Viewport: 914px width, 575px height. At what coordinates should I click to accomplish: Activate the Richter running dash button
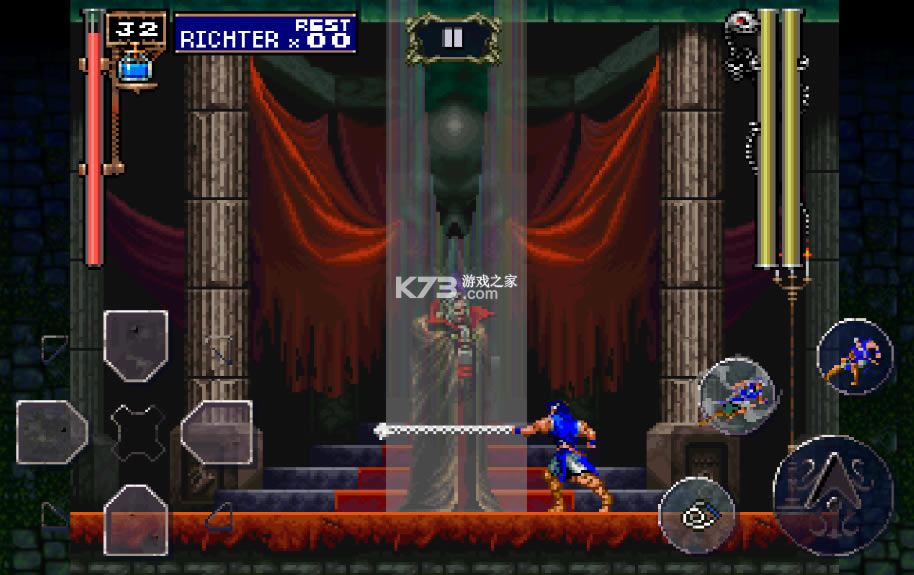854,357
